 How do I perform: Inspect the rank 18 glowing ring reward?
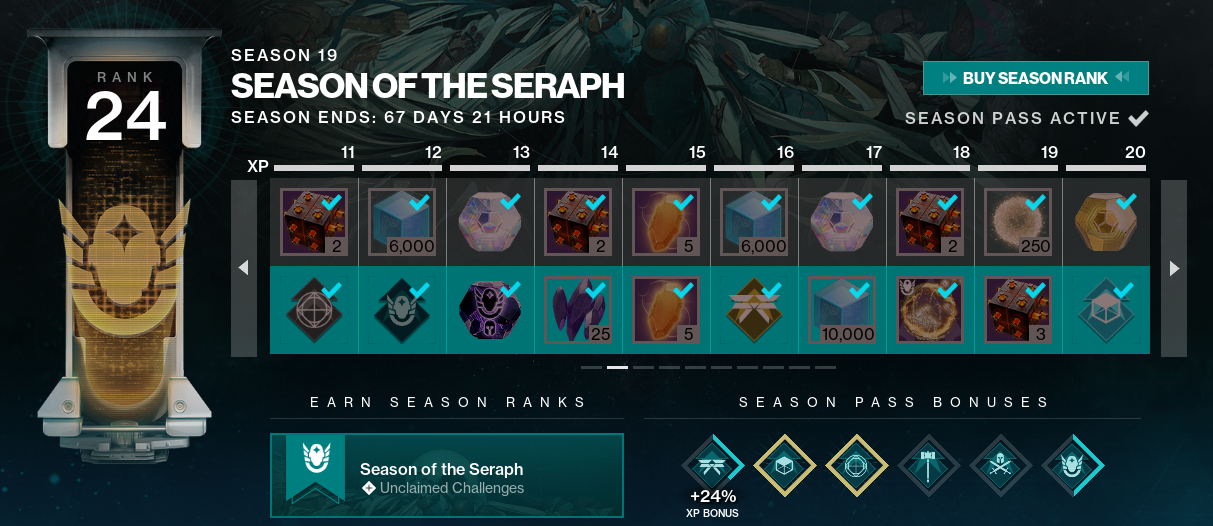pos(930,310)
